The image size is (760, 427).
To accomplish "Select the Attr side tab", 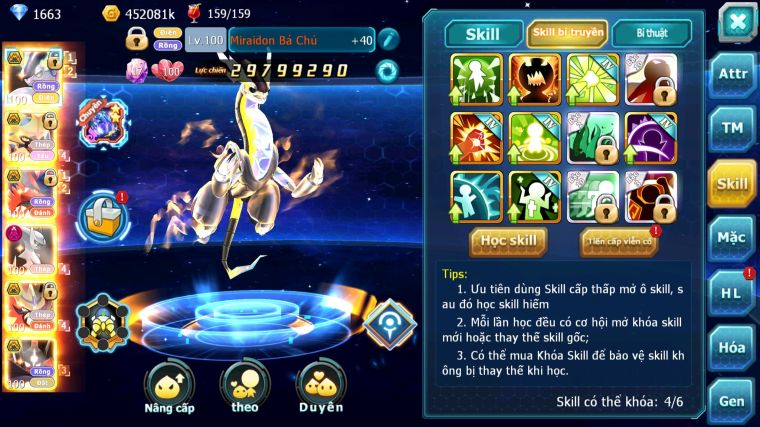I will (x=732, y=74).
